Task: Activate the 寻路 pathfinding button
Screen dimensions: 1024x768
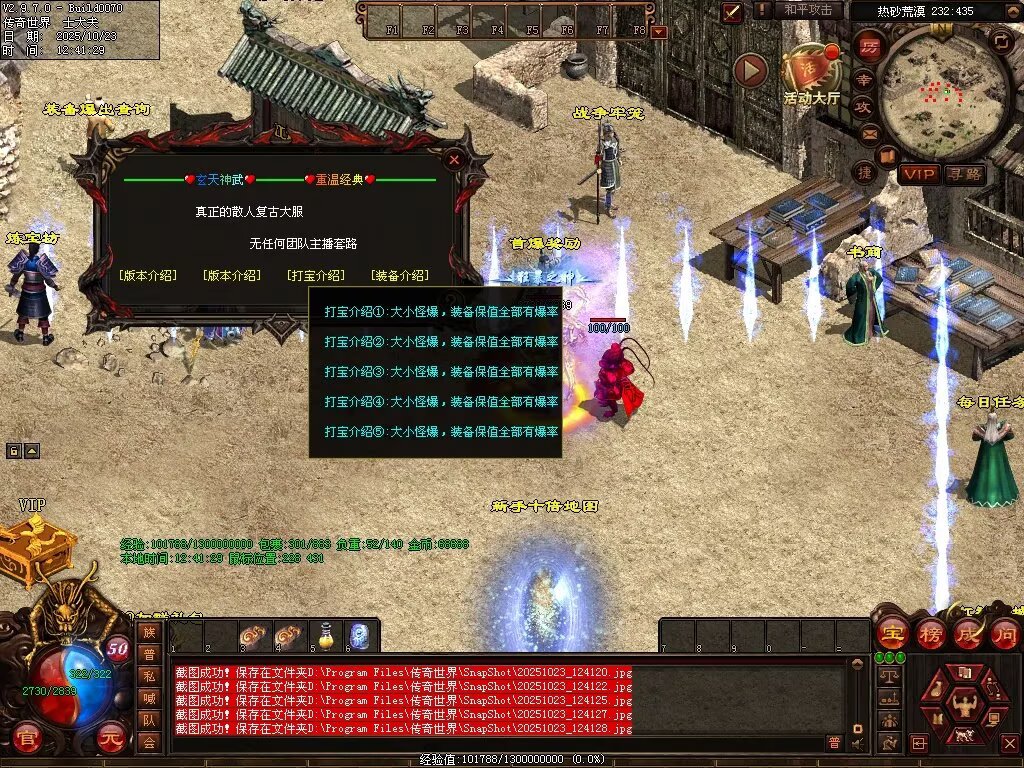Action: click(x=964, y=174)
